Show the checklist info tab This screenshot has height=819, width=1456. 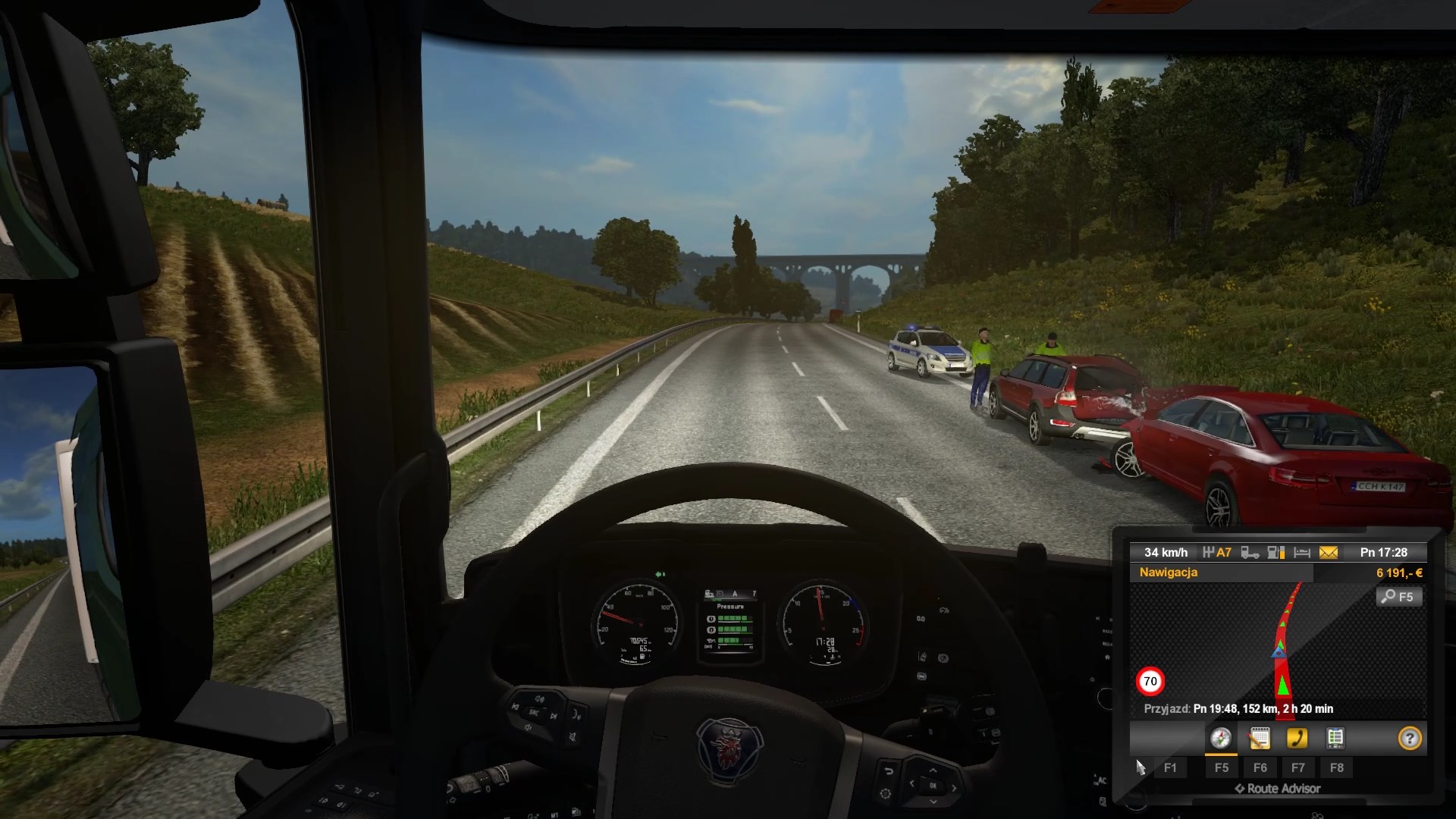1335,739
